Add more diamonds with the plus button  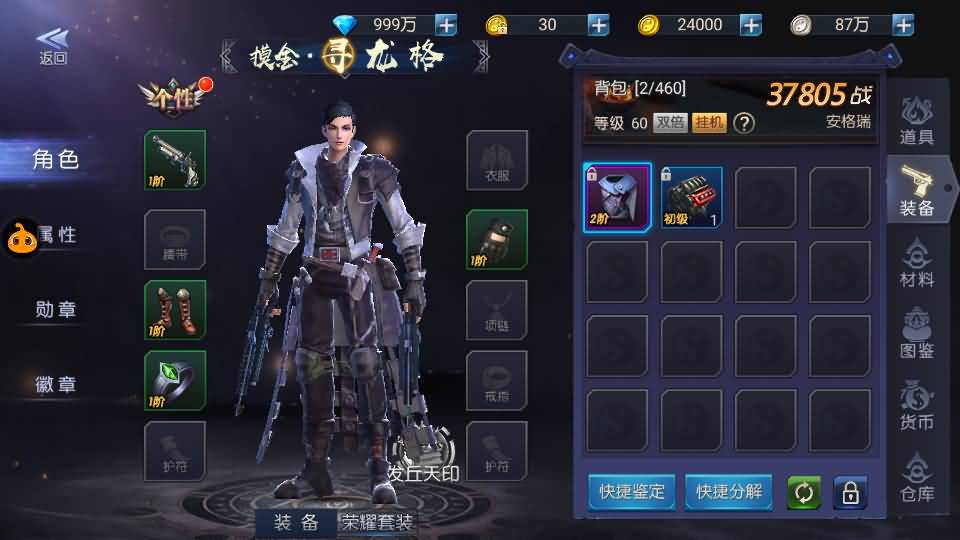coord(446,25)
